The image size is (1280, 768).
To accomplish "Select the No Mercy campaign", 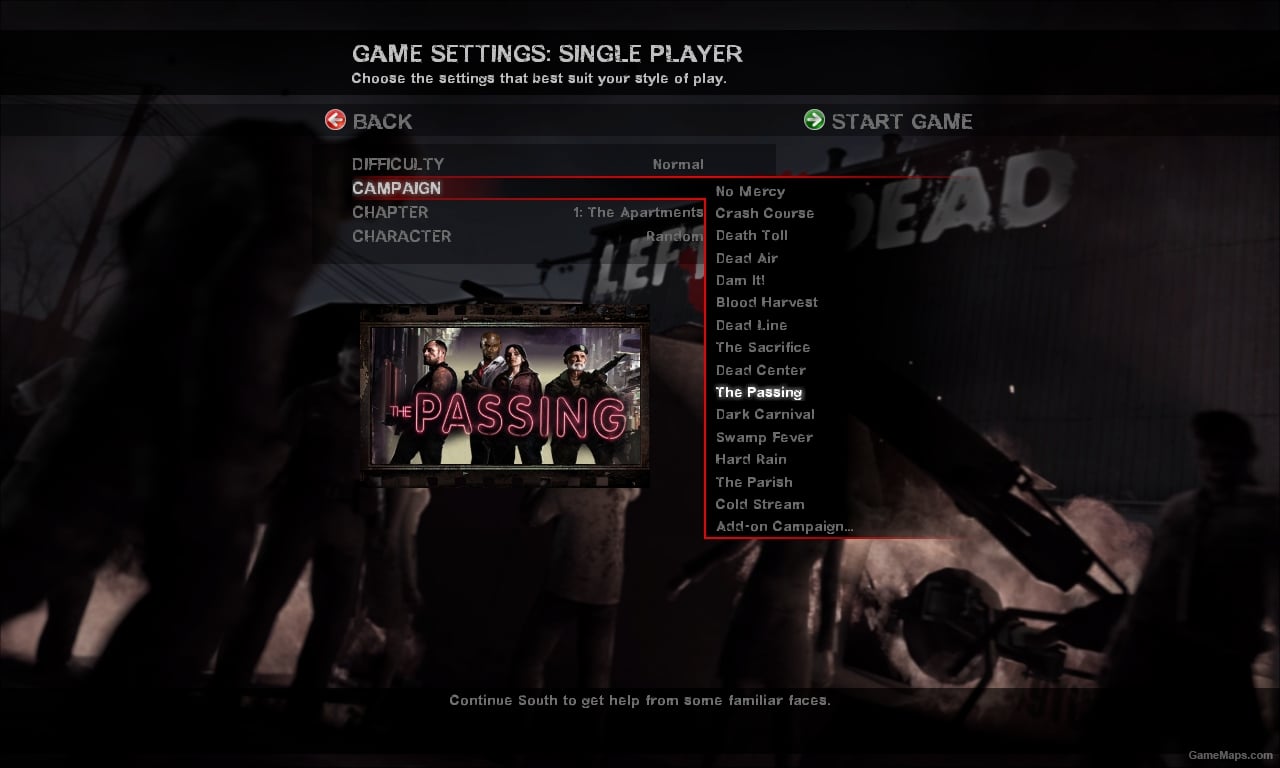I will click(750, 191).
